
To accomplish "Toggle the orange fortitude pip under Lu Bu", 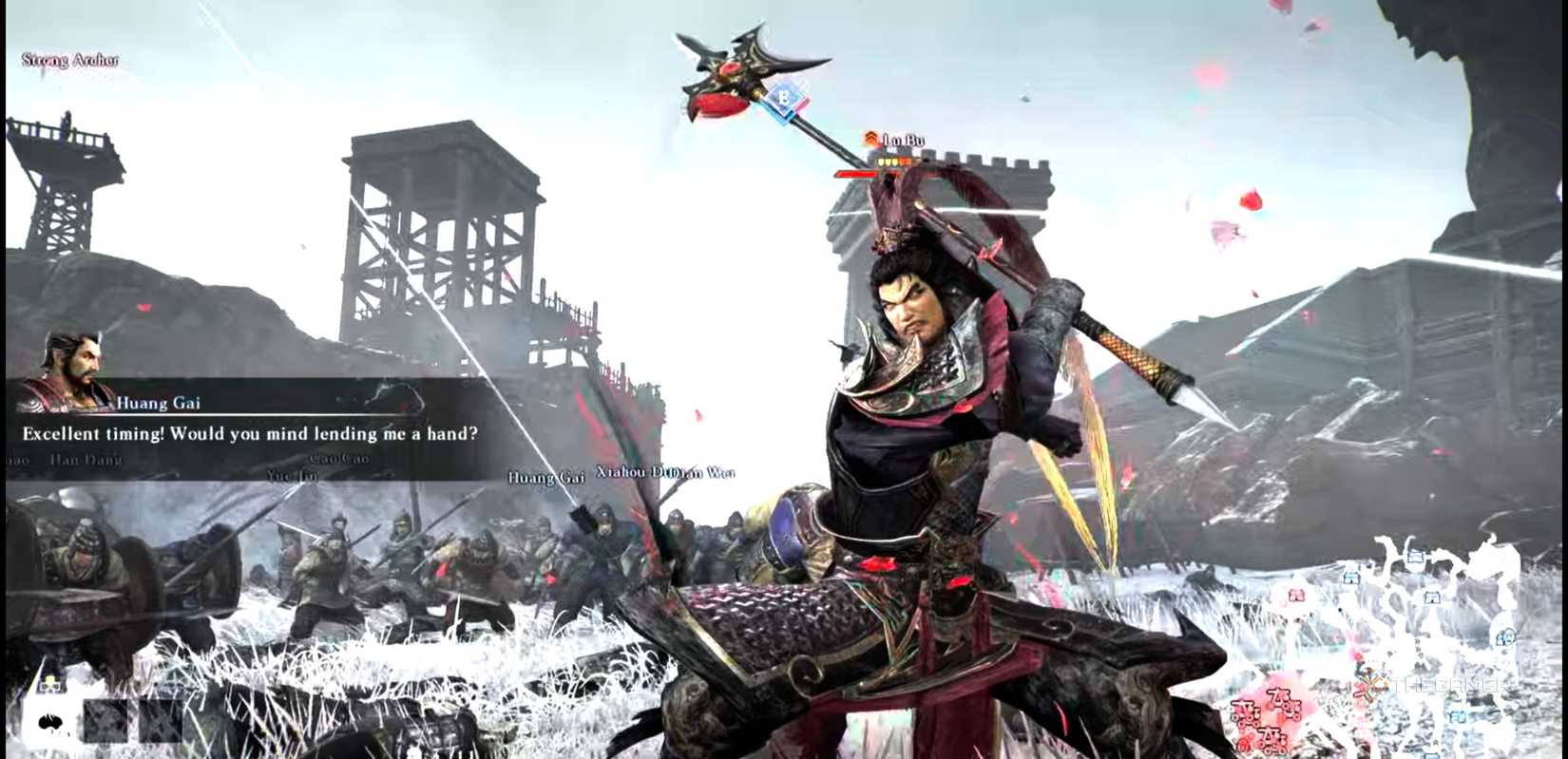I will (906, 161).
